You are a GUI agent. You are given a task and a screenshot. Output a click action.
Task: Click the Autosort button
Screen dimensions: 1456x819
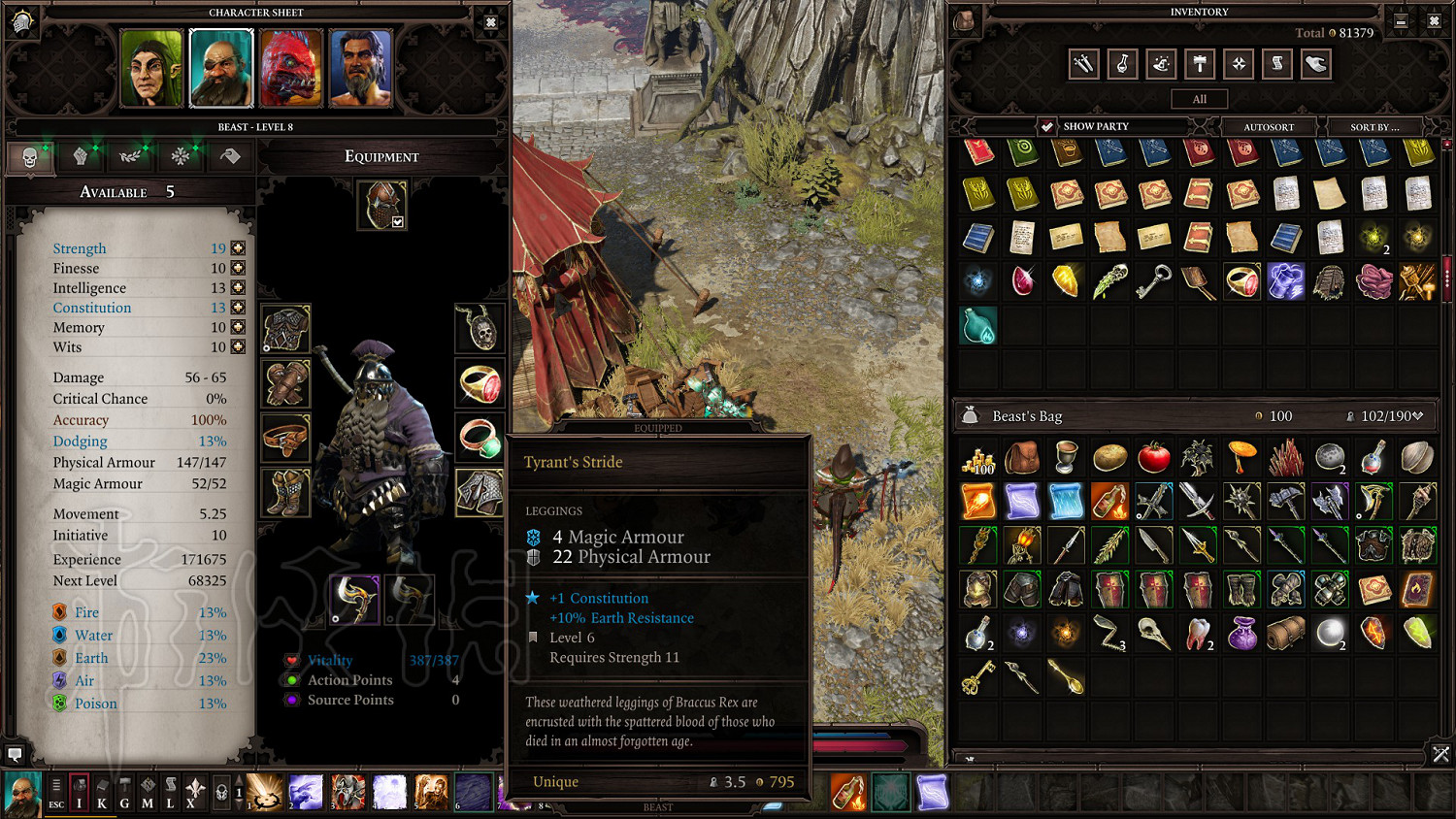[1269, 126]
